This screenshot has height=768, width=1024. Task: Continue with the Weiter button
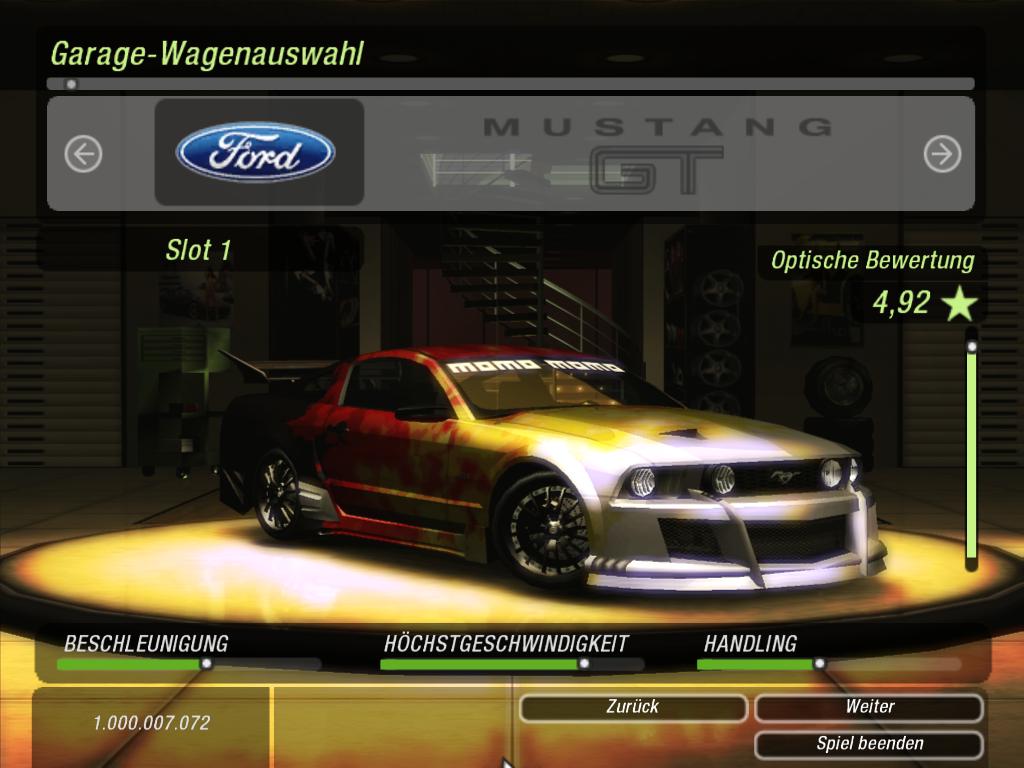(x=869, y=707)
